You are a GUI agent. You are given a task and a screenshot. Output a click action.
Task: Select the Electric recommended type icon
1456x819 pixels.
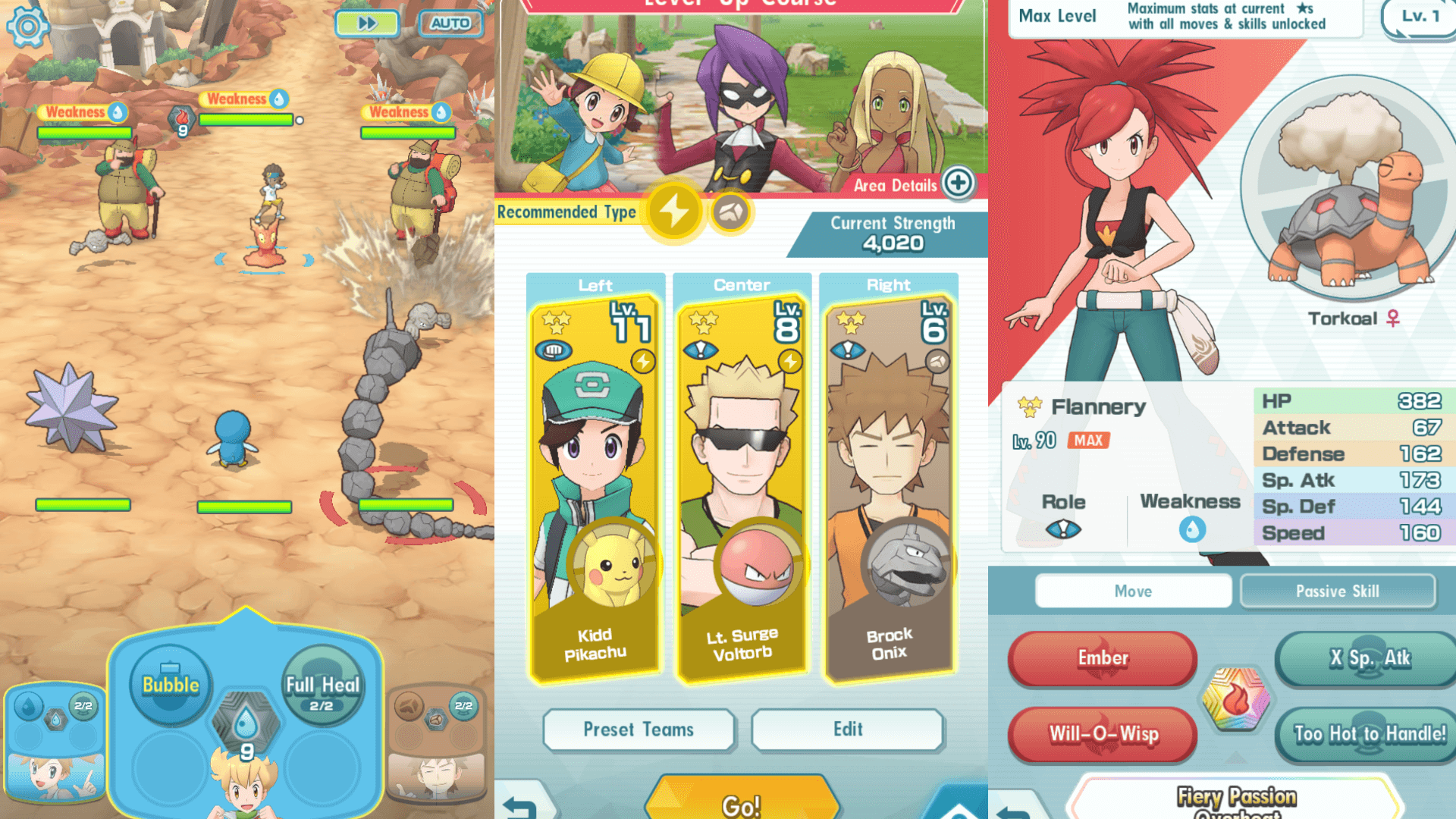pos(673,213)
